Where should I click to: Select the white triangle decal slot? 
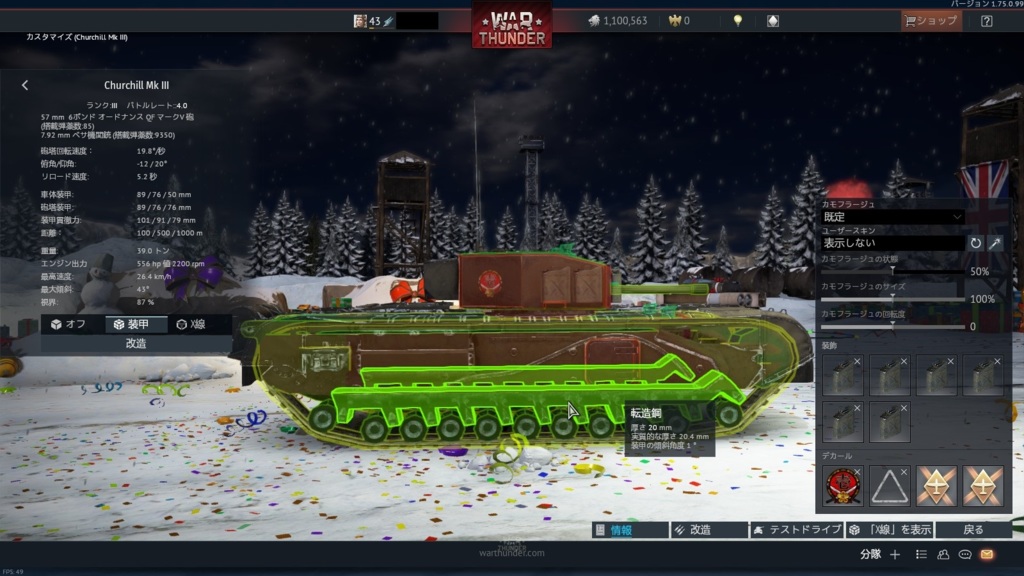click(x=890, y=486)
